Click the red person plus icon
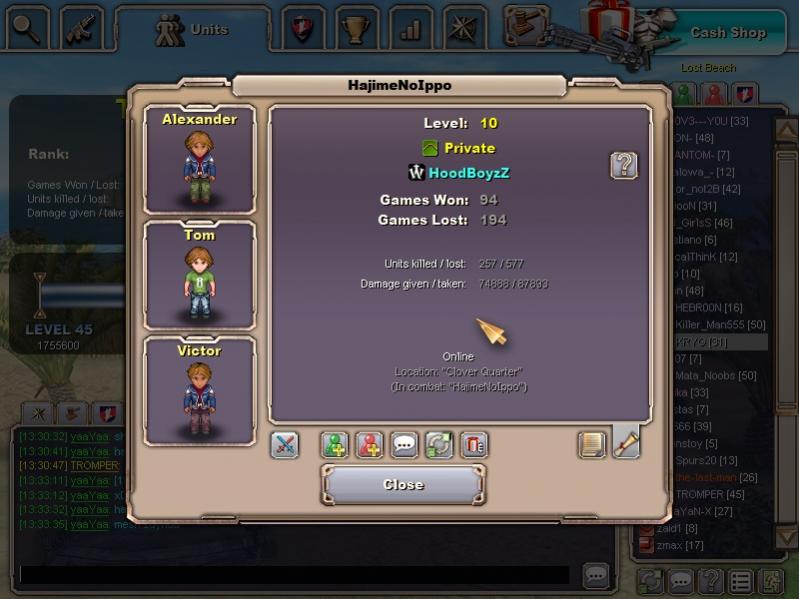799x599 pixels. pos(370,445)
